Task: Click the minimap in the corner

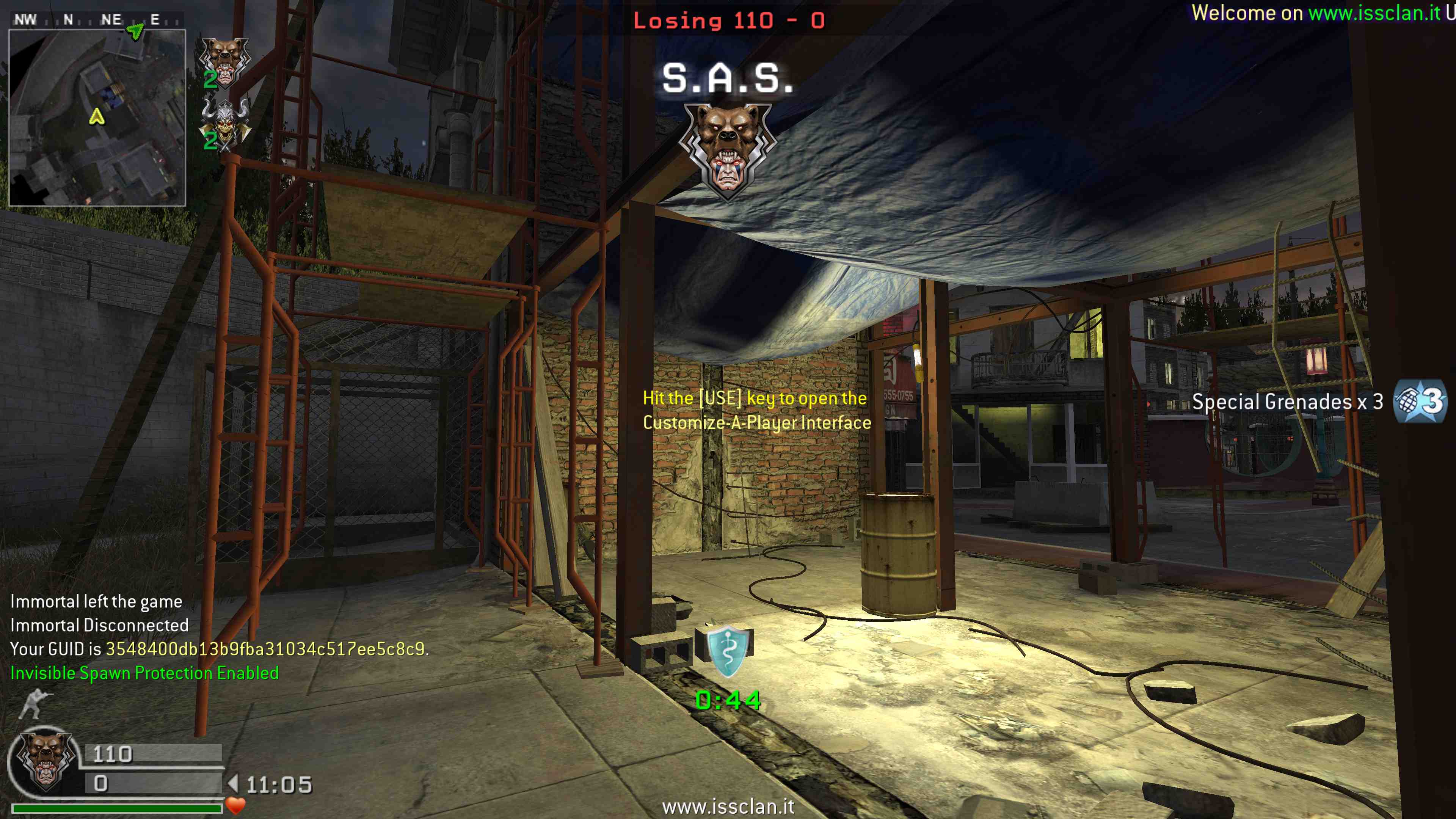Action: click(97, 118)
